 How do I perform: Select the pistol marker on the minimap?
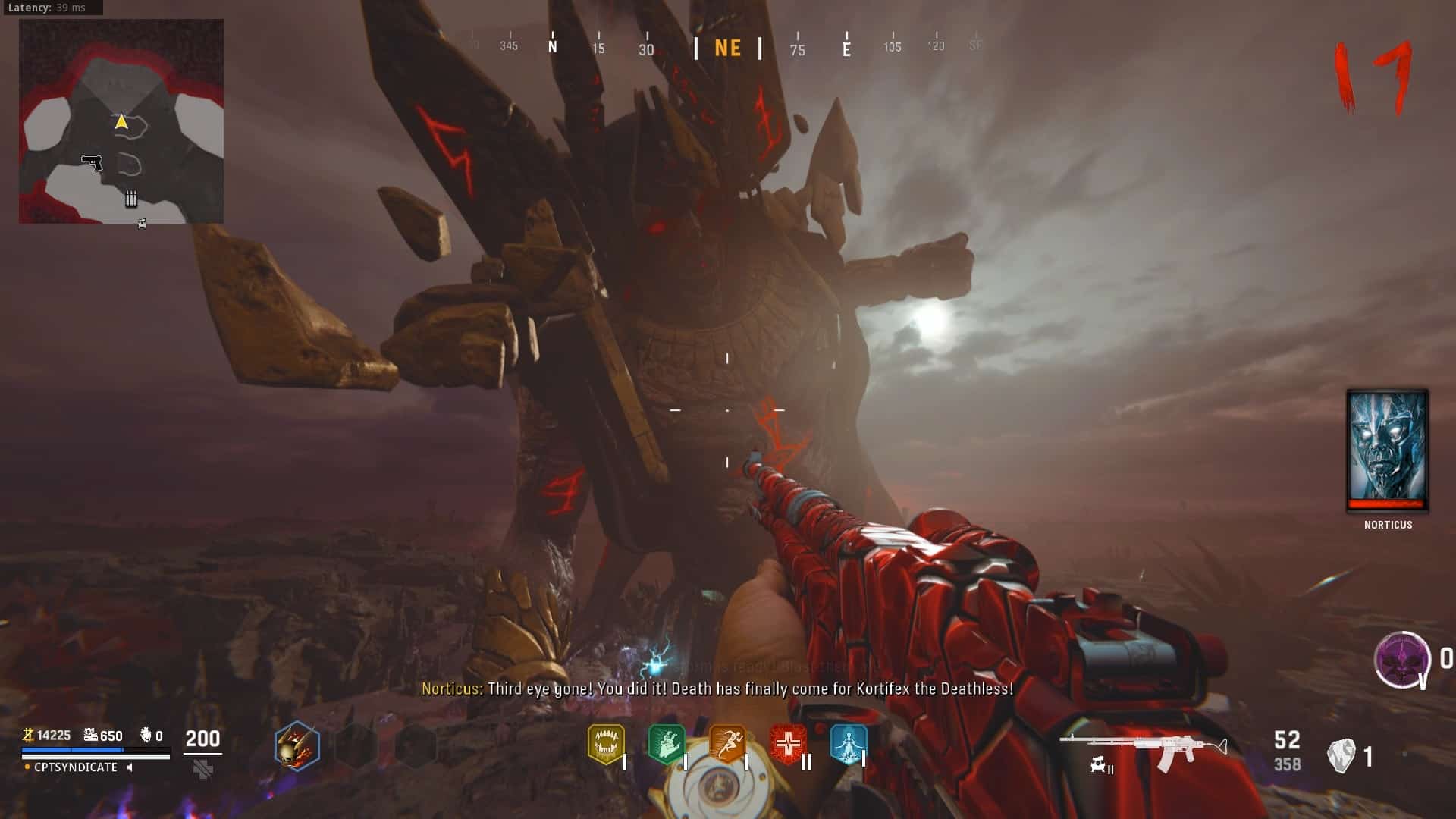click(92, 162)
